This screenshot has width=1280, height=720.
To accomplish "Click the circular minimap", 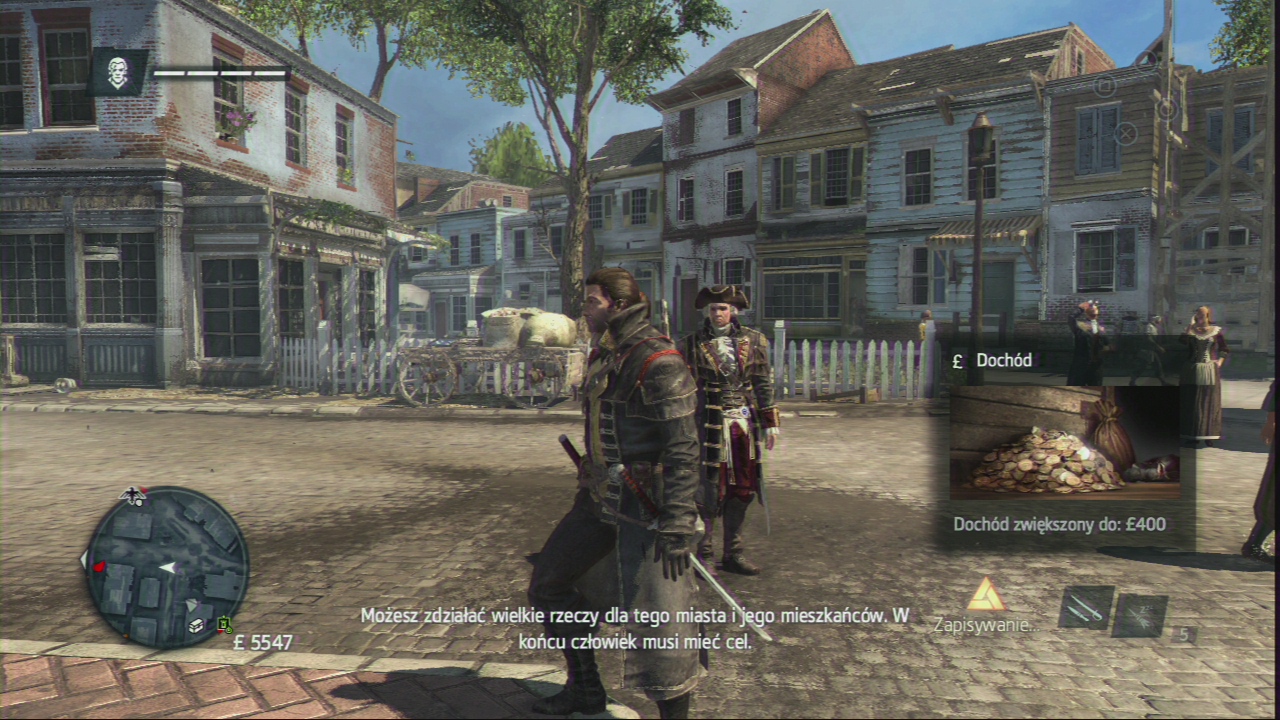I will 166,566.
